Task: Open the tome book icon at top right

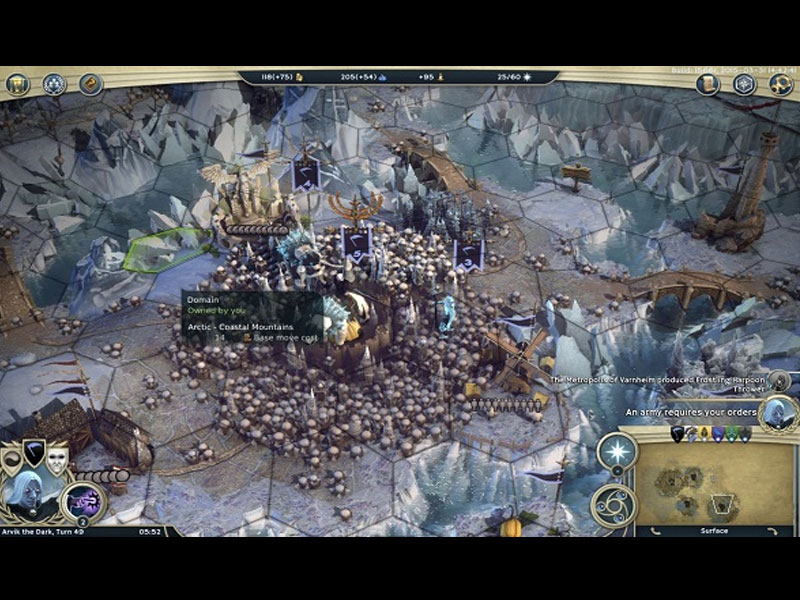Action: pyautogui.click(x=708, y=84)
